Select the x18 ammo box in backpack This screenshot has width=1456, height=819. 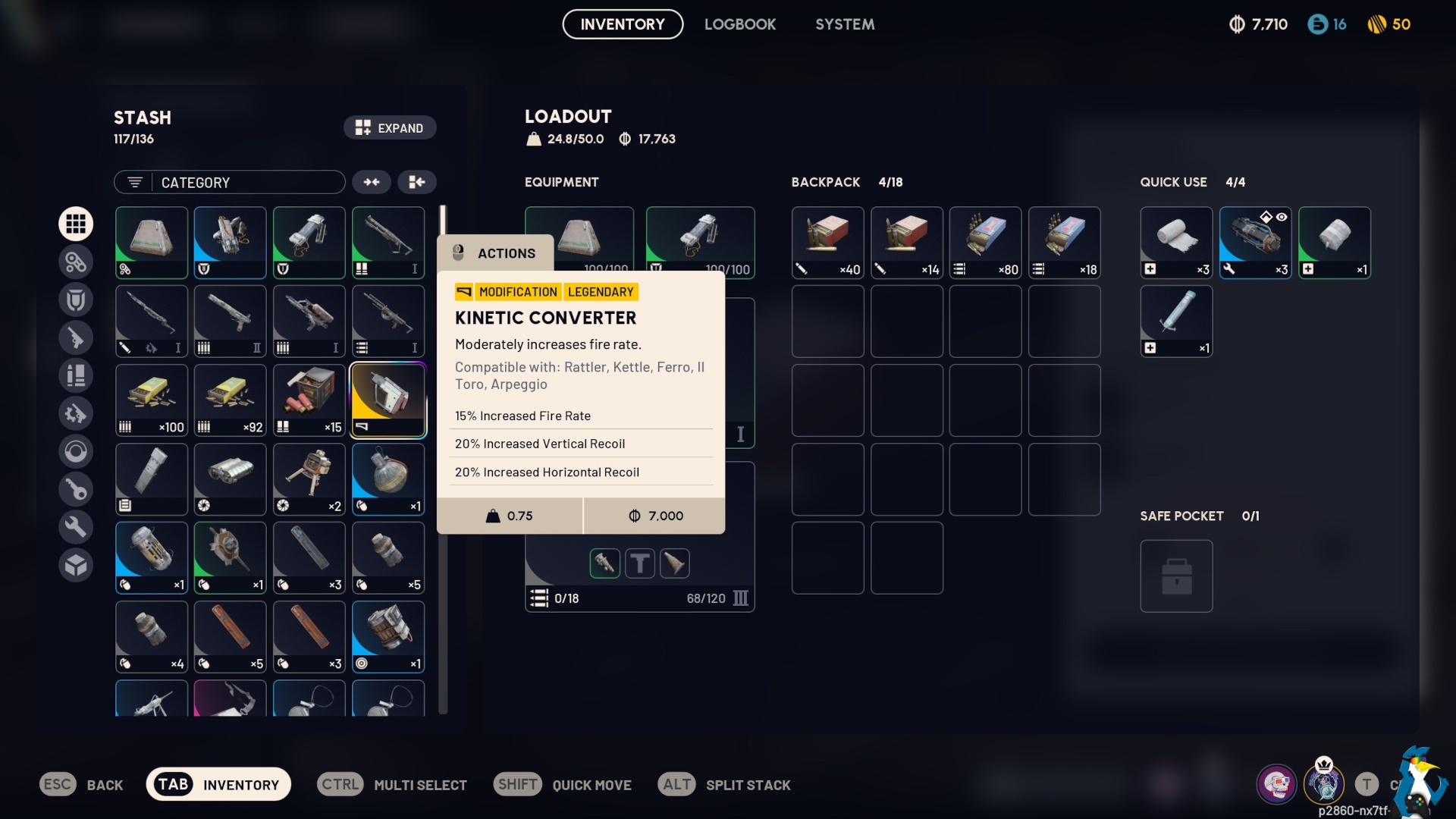pos(1064,243)
